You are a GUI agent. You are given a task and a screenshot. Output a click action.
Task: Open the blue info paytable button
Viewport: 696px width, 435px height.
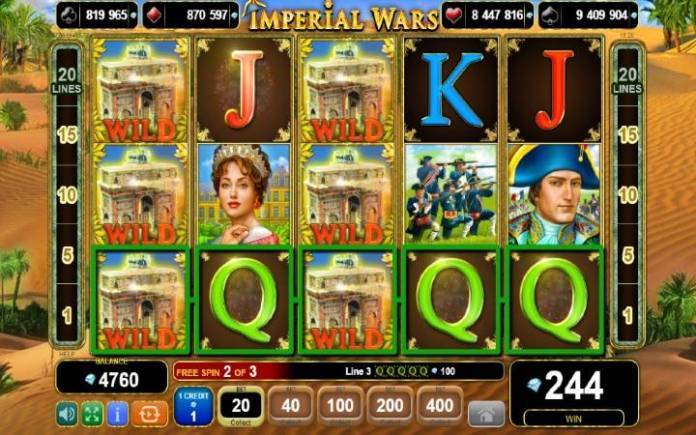(117, 412)
